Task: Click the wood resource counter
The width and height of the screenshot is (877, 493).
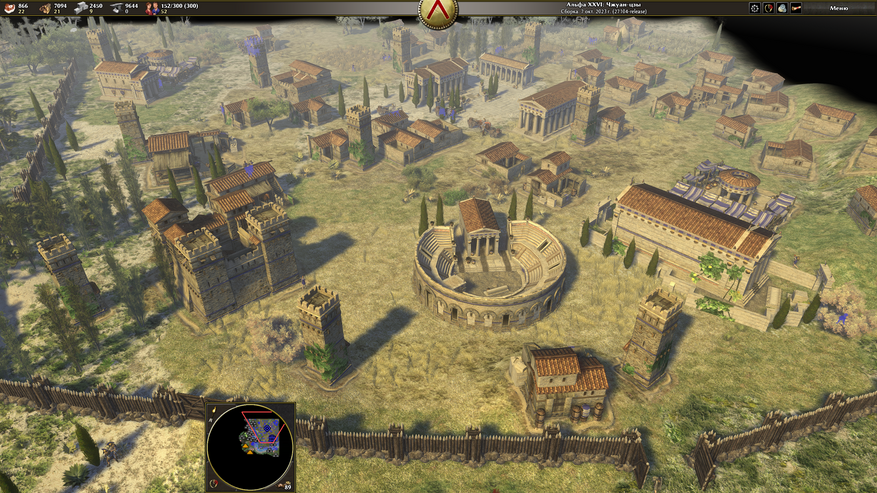Action: pyautogui.click(x=45, y=8)
